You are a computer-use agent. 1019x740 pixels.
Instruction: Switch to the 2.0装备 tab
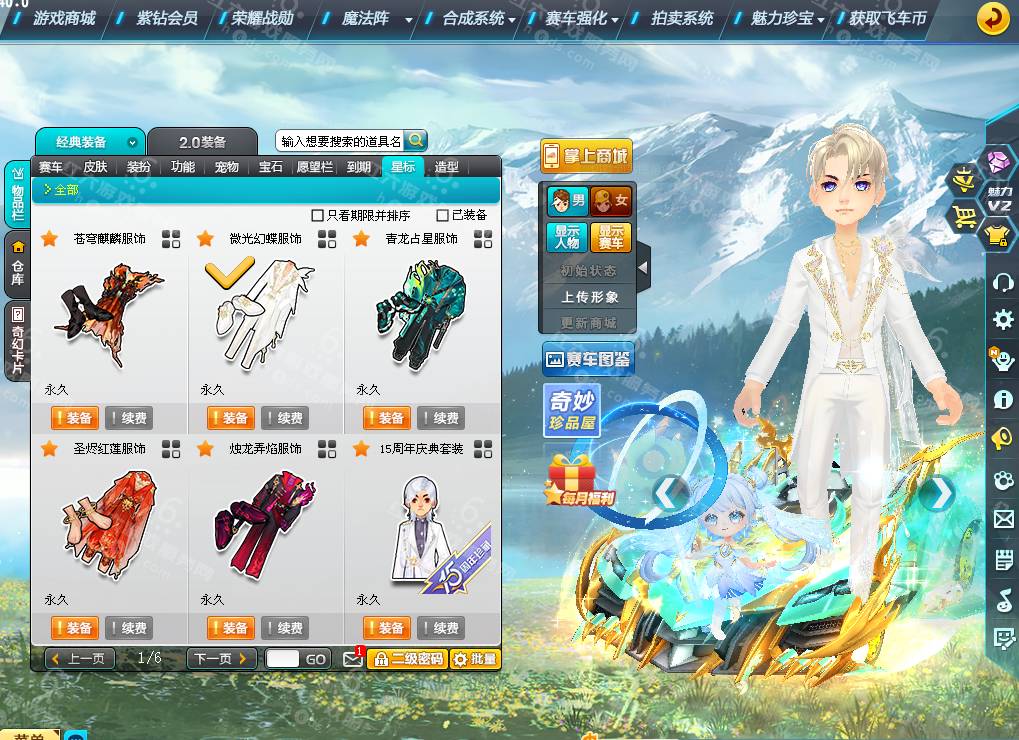click(202, 142)
